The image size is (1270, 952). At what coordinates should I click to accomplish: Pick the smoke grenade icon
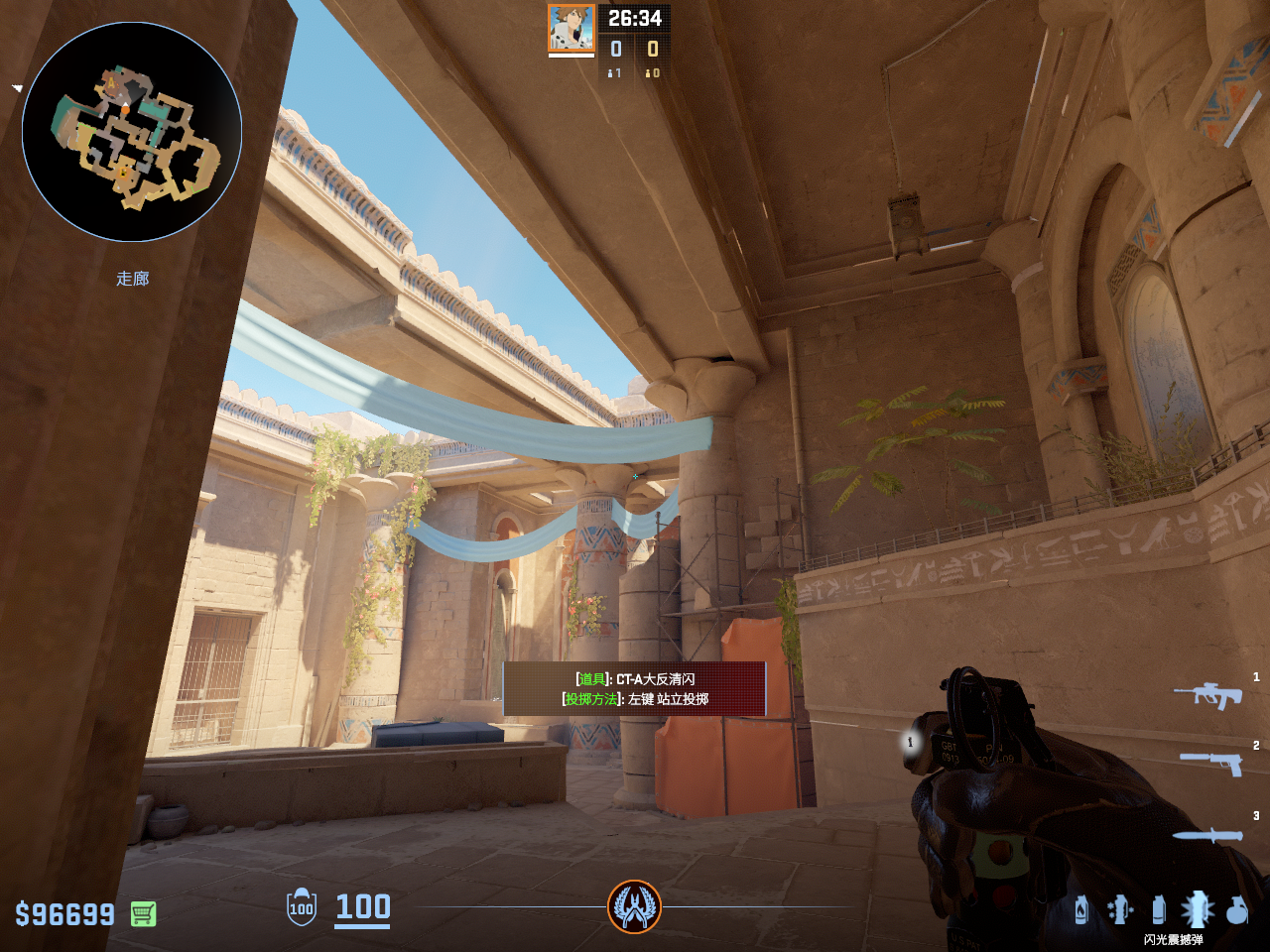tap(1158, 909)
